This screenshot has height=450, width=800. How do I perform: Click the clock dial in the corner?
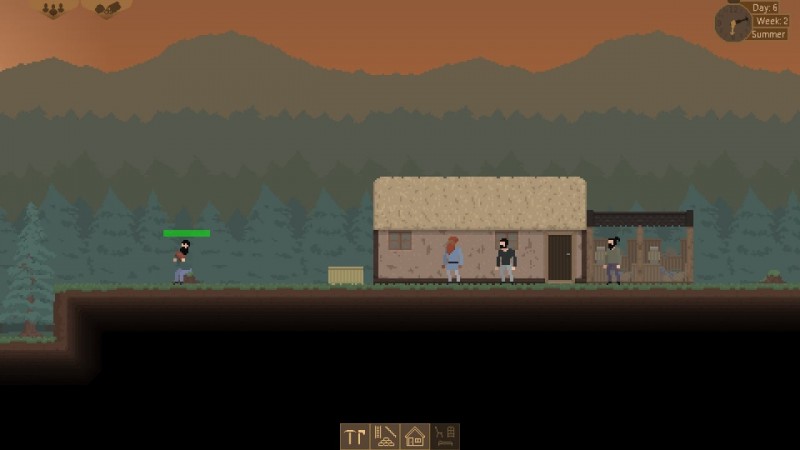click(x=732, y=22)
